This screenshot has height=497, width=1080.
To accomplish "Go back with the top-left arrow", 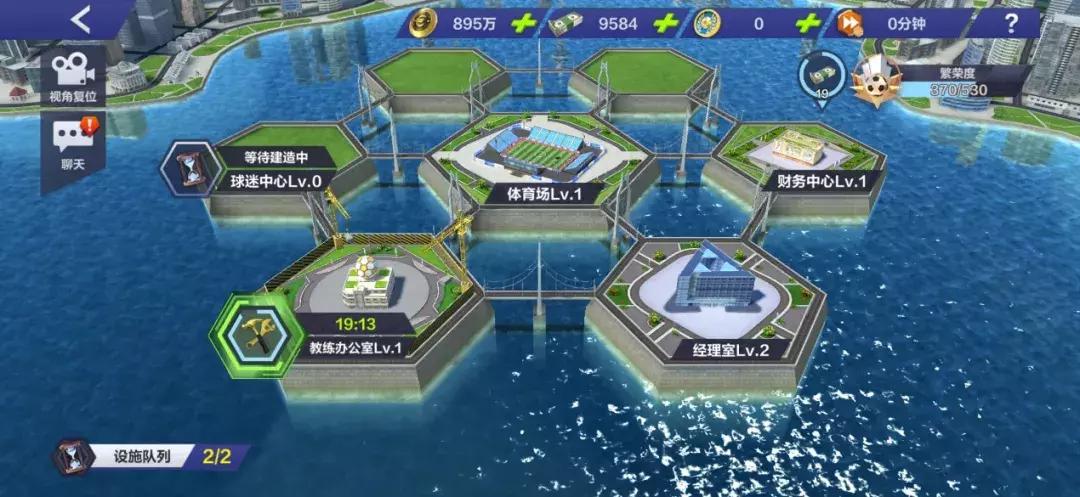I will [x=81, y=19].
